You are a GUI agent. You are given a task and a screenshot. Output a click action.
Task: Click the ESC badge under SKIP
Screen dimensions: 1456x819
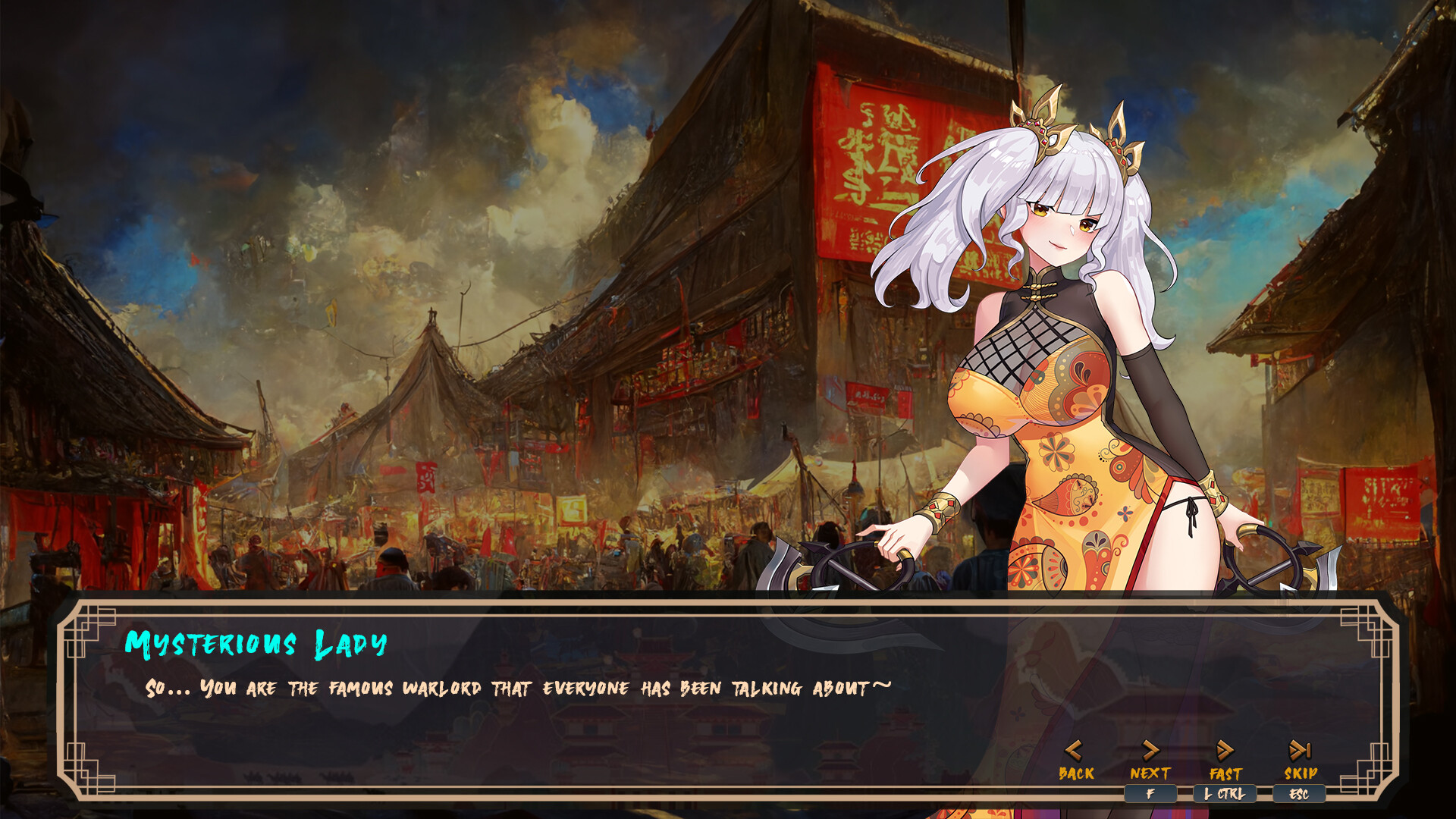tap(1299, 794)
